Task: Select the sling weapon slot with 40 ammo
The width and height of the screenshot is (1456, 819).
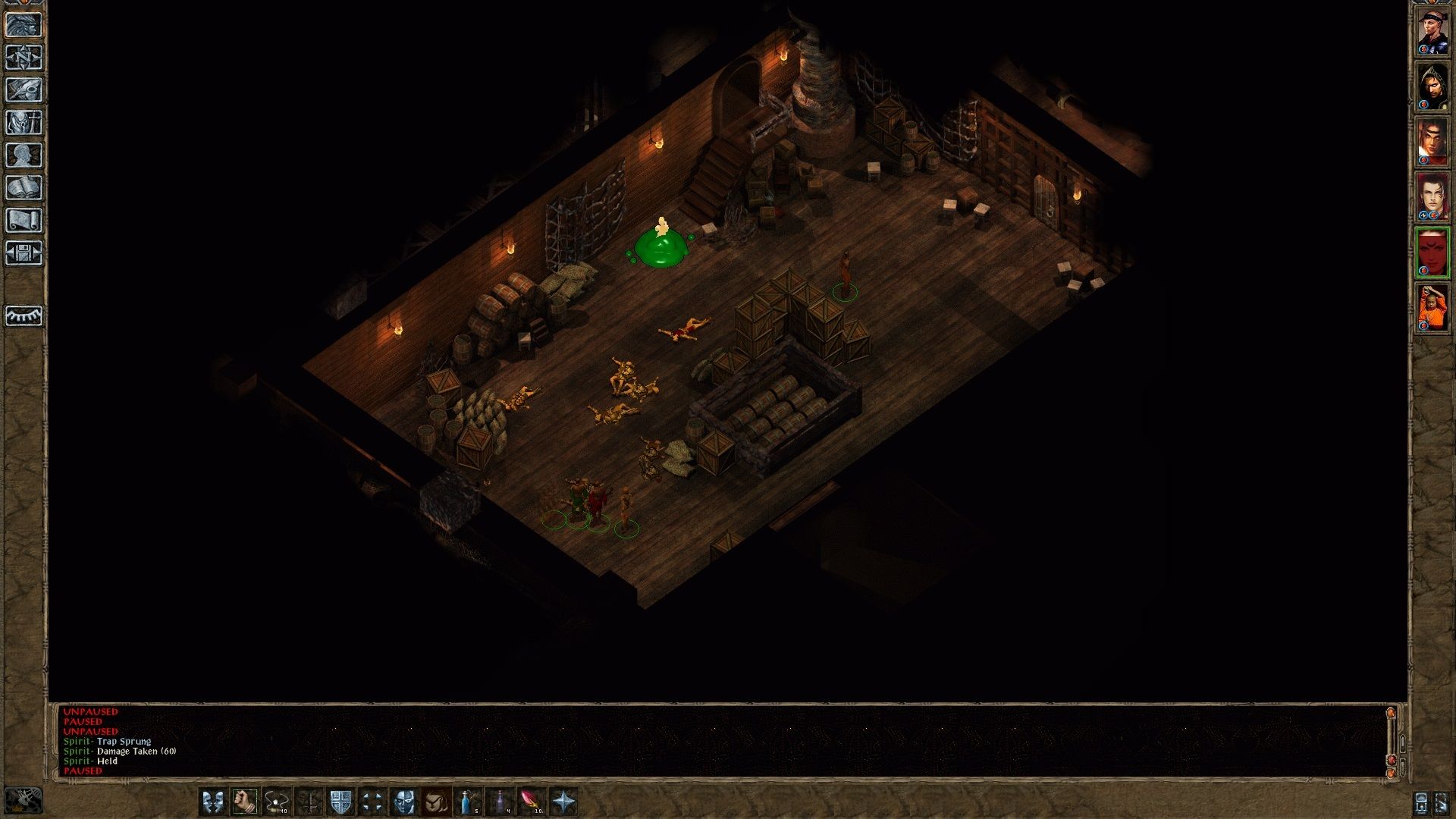Action: click(x=277, y=802)
